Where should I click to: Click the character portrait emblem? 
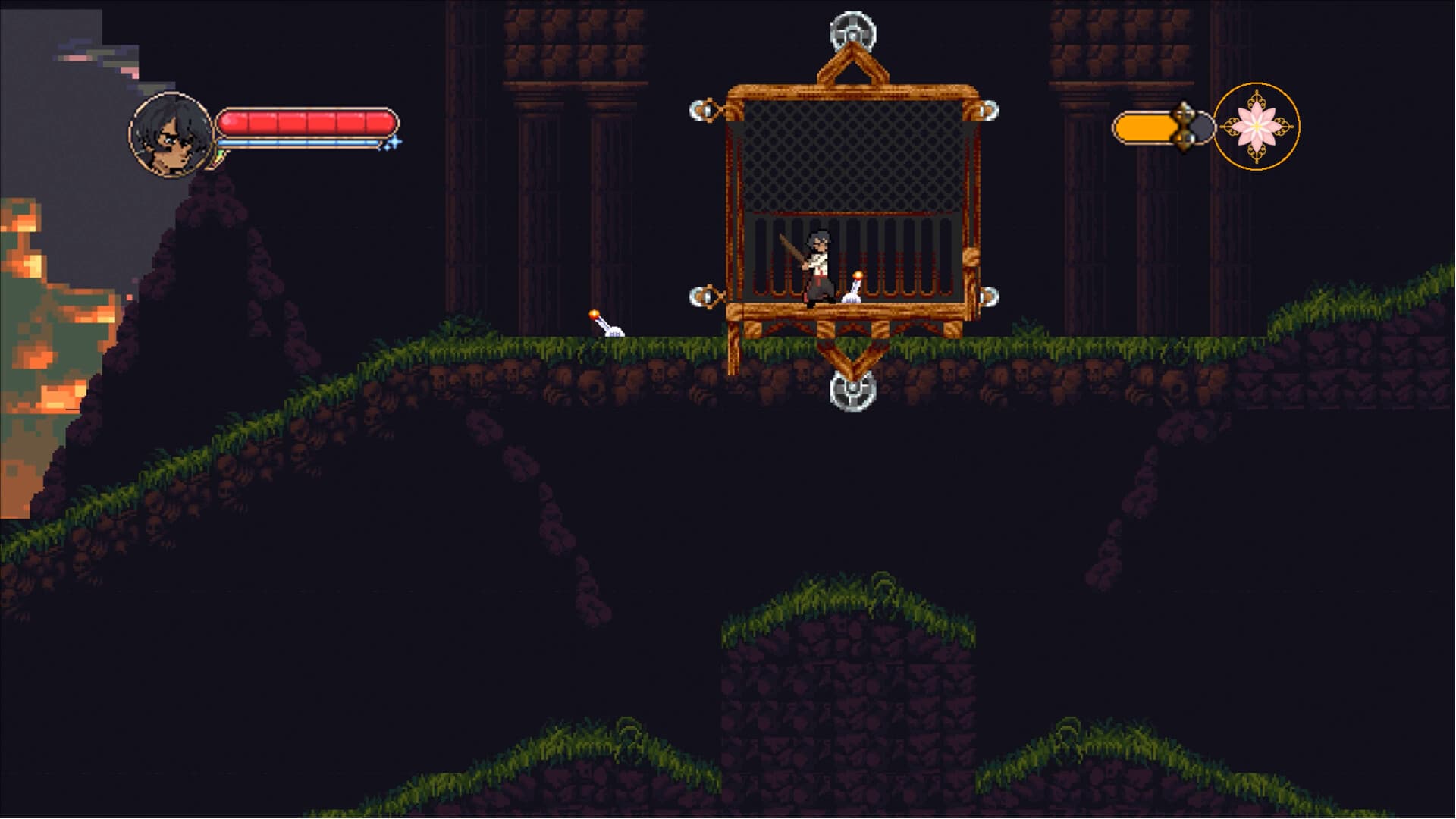[168, 134]
